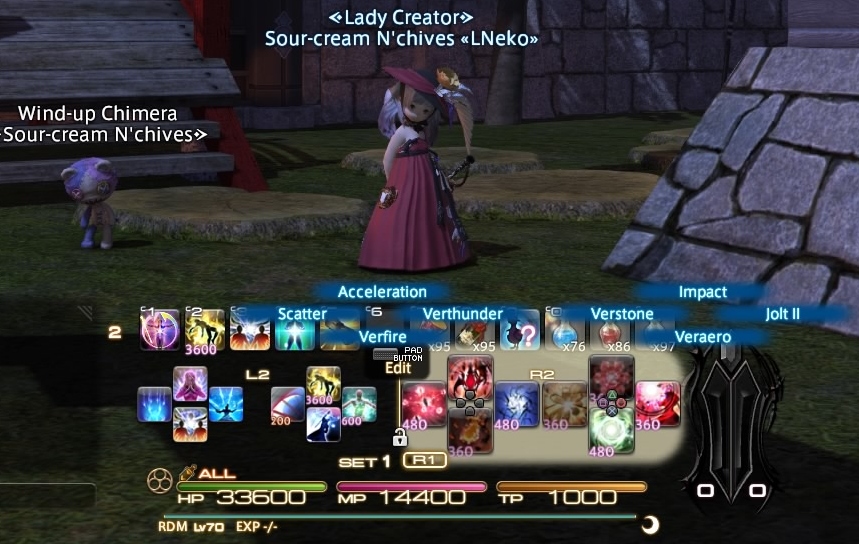Image resolution: width=859 pixels, height=544 pixels.
Task: Select the question mark creature icon
Action: tap(519, 334)
